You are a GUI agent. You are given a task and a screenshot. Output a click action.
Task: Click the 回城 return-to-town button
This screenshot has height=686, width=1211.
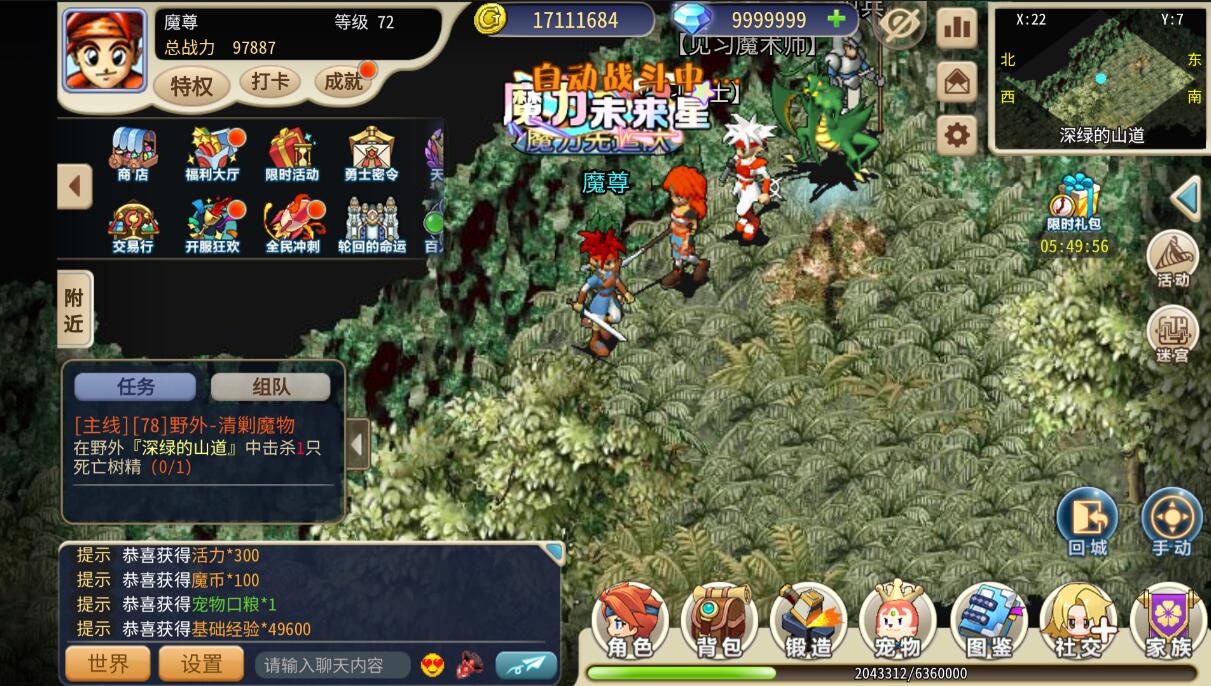[1087, 522]
